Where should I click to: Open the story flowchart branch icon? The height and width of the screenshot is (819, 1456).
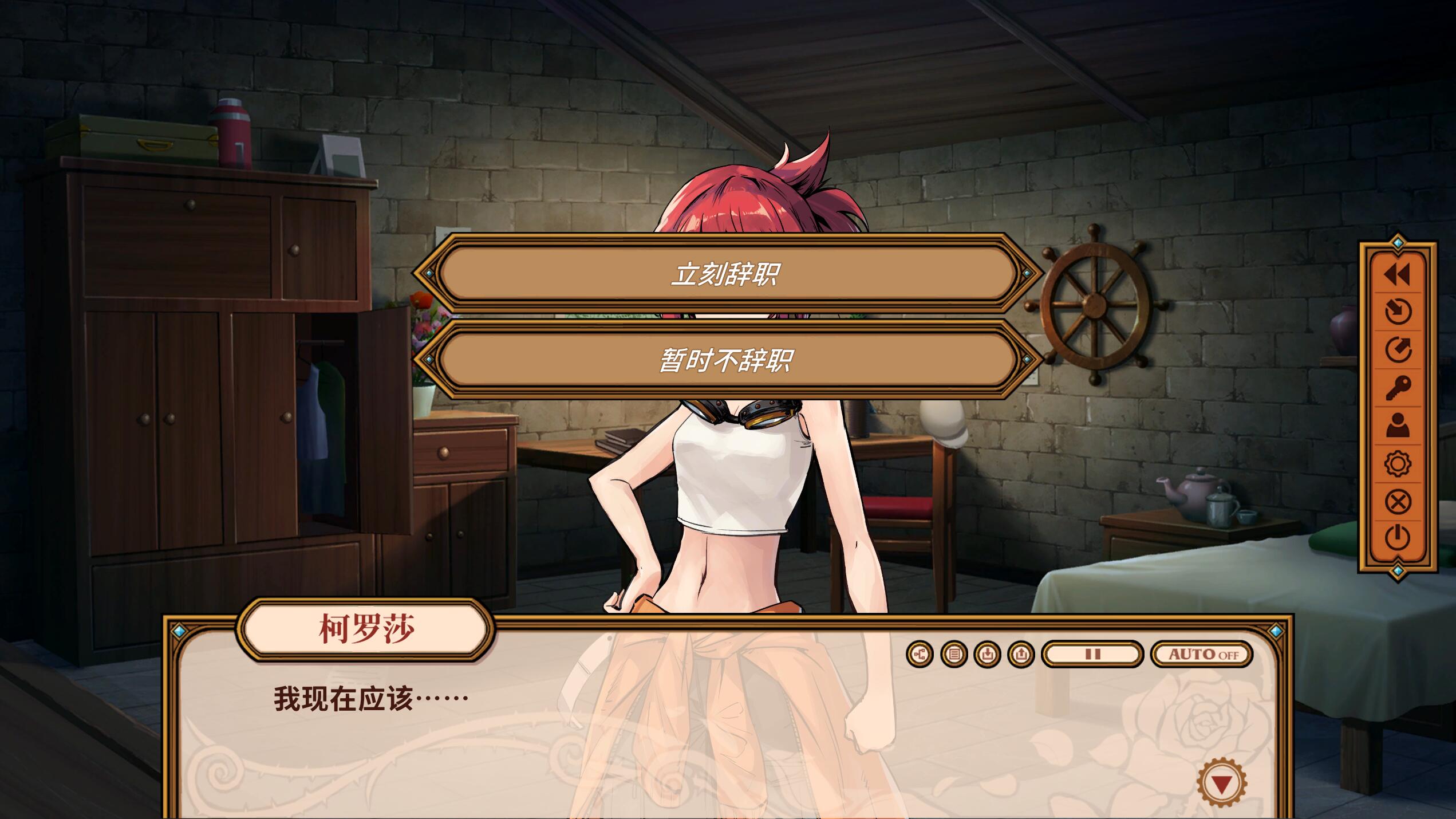(920, 654)
